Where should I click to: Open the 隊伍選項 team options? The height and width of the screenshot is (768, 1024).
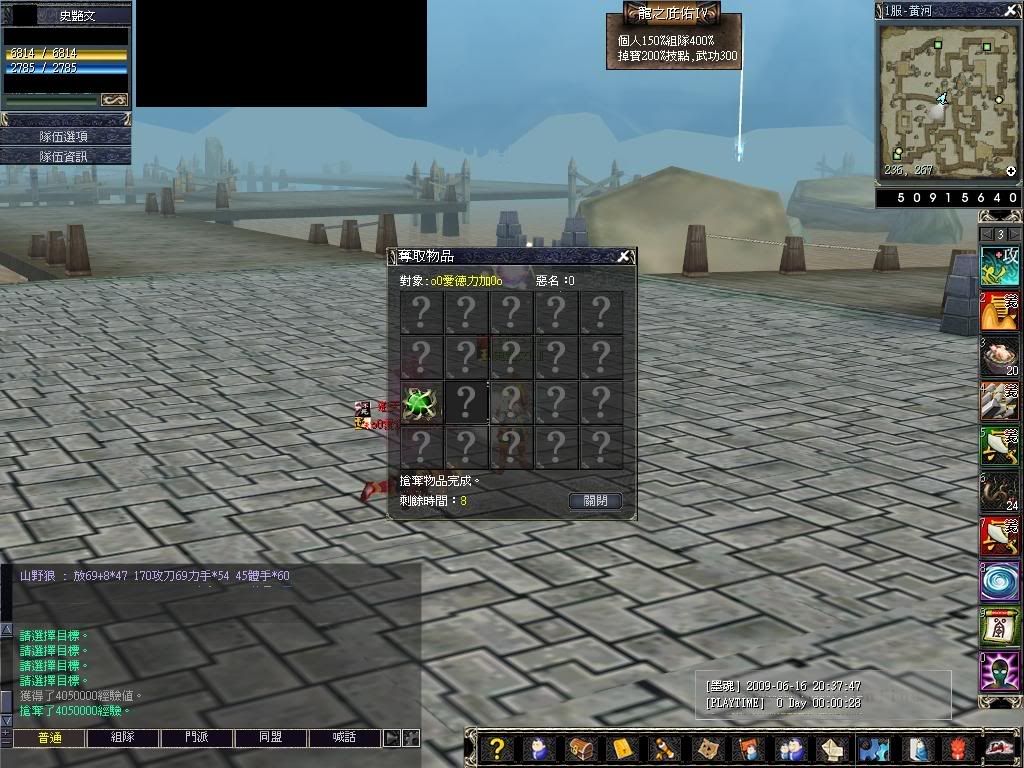tap(66, 136)
